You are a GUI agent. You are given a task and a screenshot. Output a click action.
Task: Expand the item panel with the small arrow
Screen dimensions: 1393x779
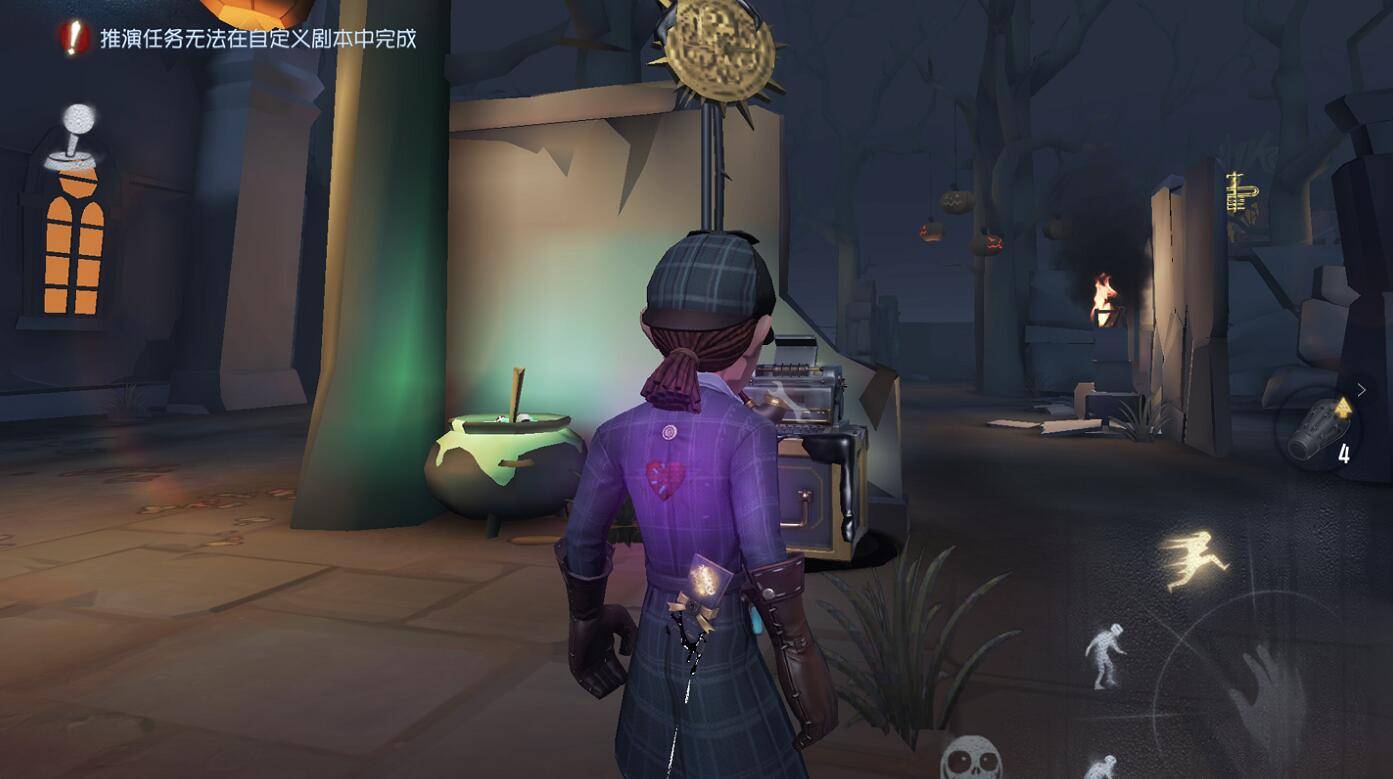1361,390
